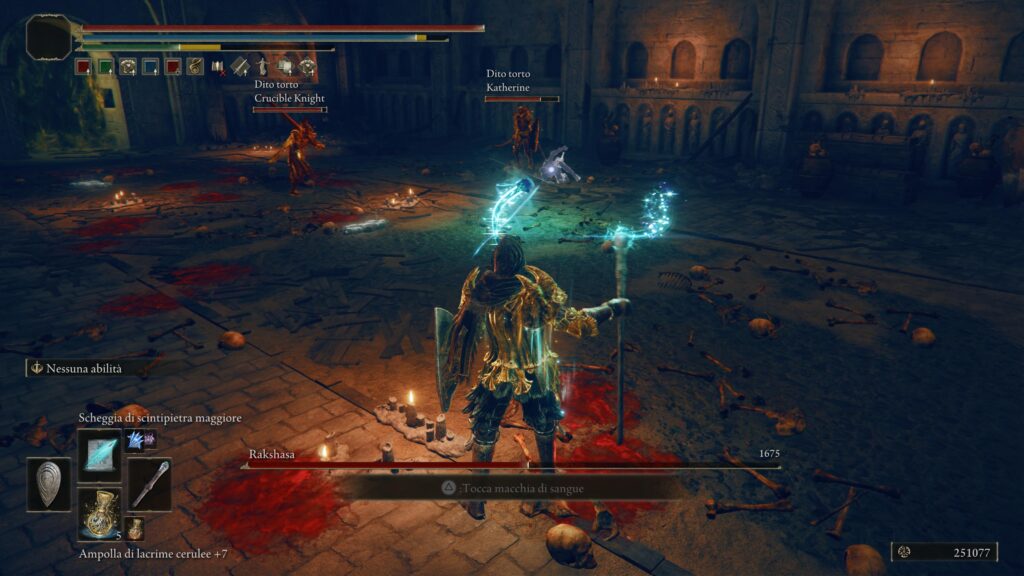Choose the glintstone staff right-hand slot
The width and height of the screenshot is (1024, 576).
(x=148, y=484)
